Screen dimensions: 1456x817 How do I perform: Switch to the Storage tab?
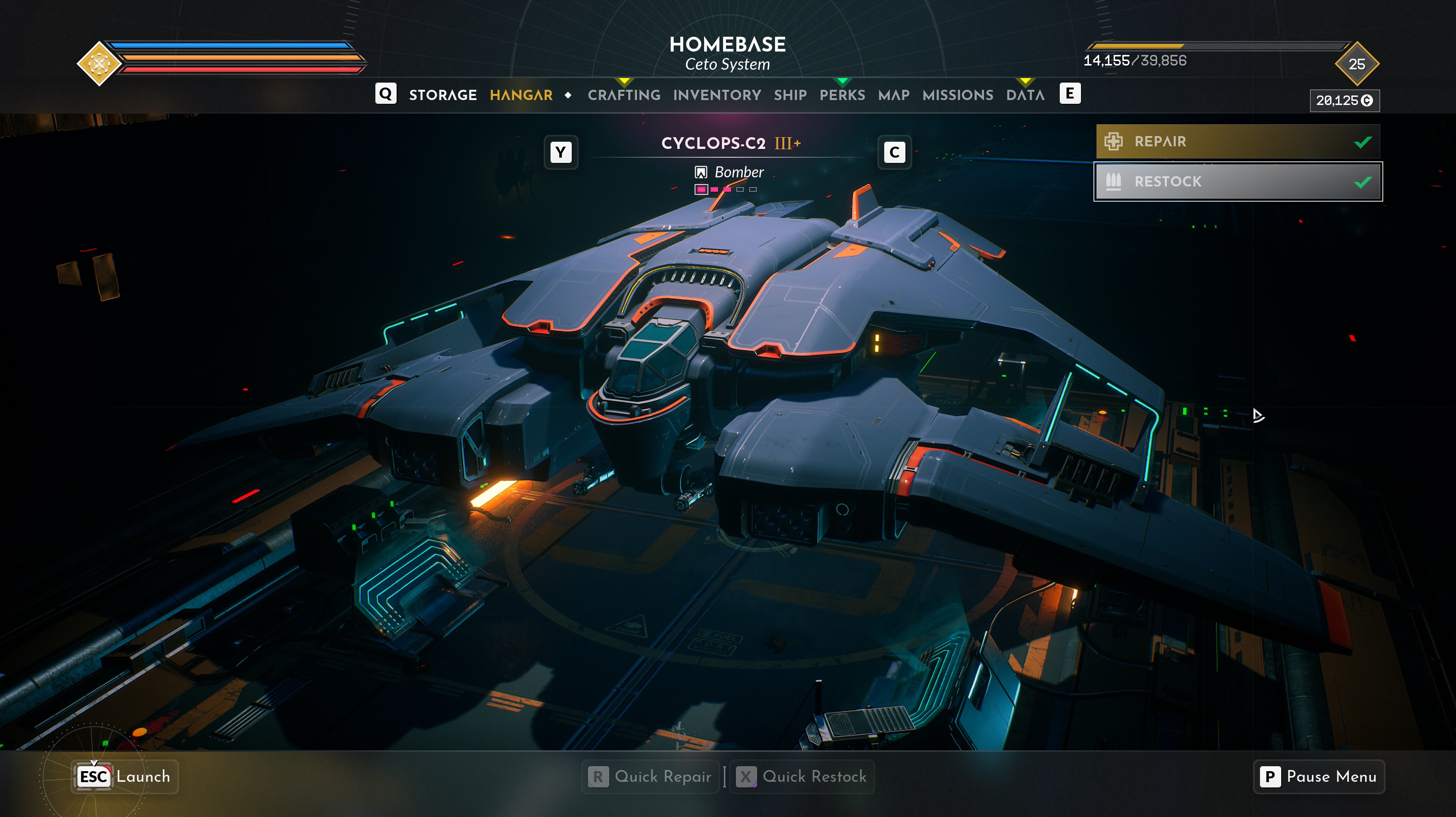click(x=442, y=95)
